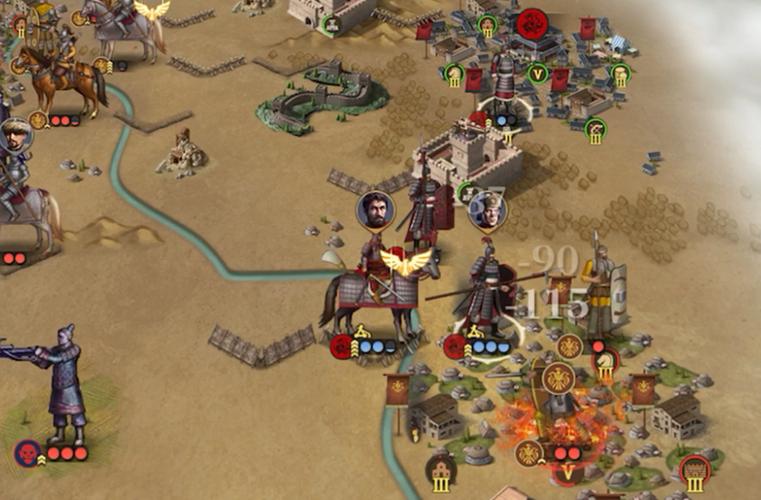The height and width of the screenshot is (500, 761).
Task: Click the helmeted general's portrait icon
Action: [488, 210]
